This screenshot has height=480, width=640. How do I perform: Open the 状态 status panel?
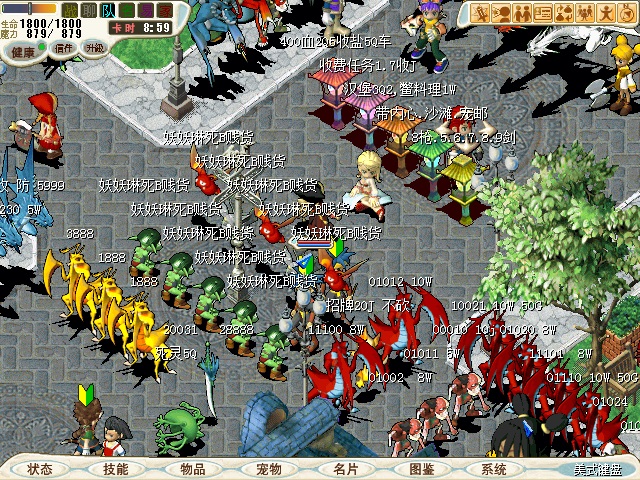40,469
